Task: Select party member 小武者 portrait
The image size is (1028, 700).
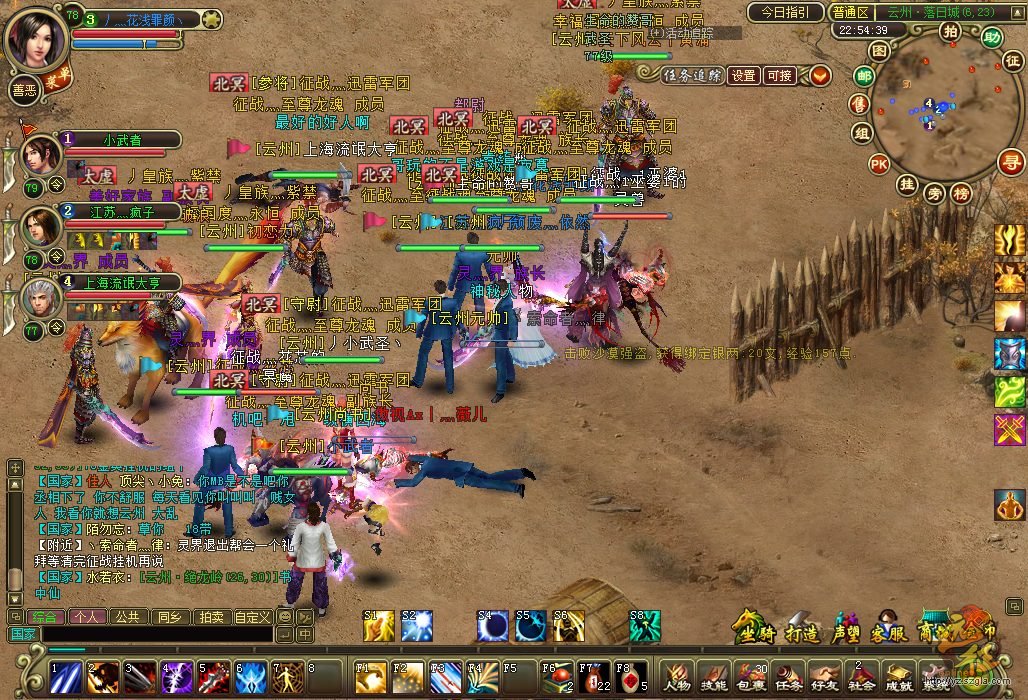Action: [42, 156]
